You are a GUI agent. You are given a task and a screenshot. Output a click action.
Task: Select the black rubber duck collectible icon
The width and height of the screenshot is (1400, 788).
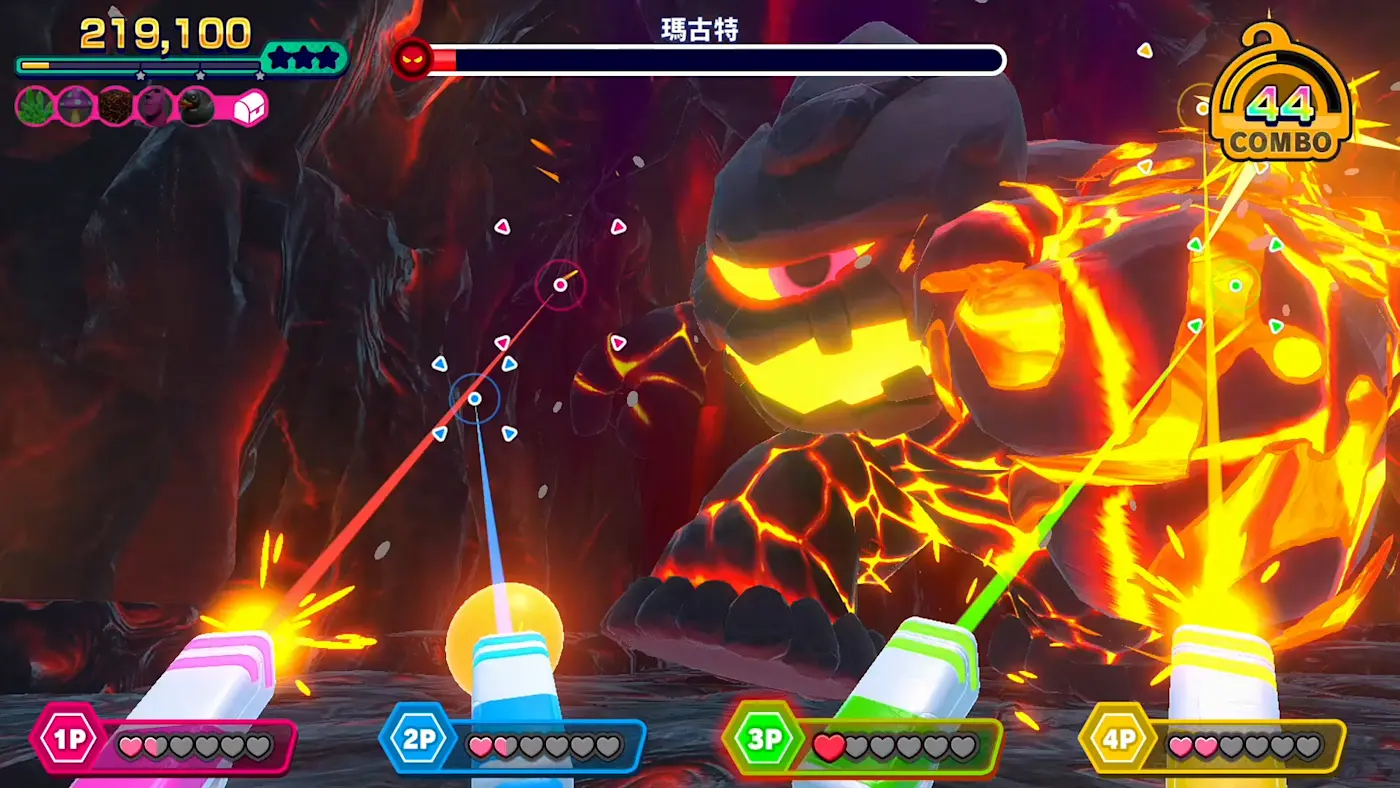[197, 106]
